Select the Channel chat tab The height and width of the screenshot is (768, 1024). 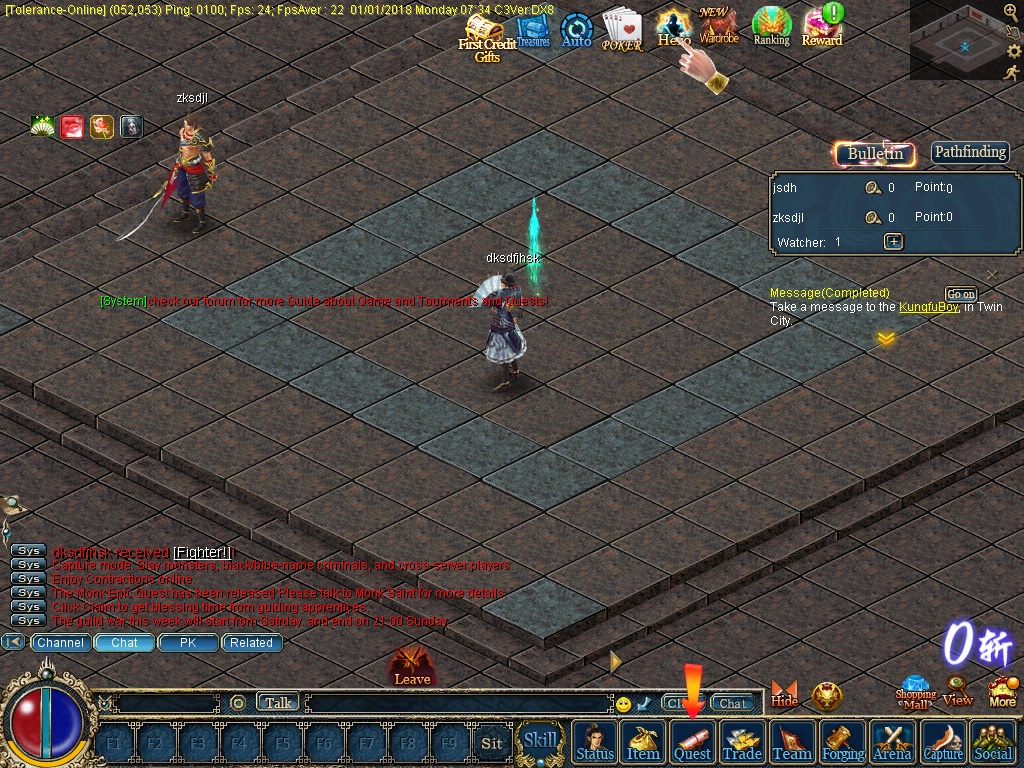click(61, 643)
